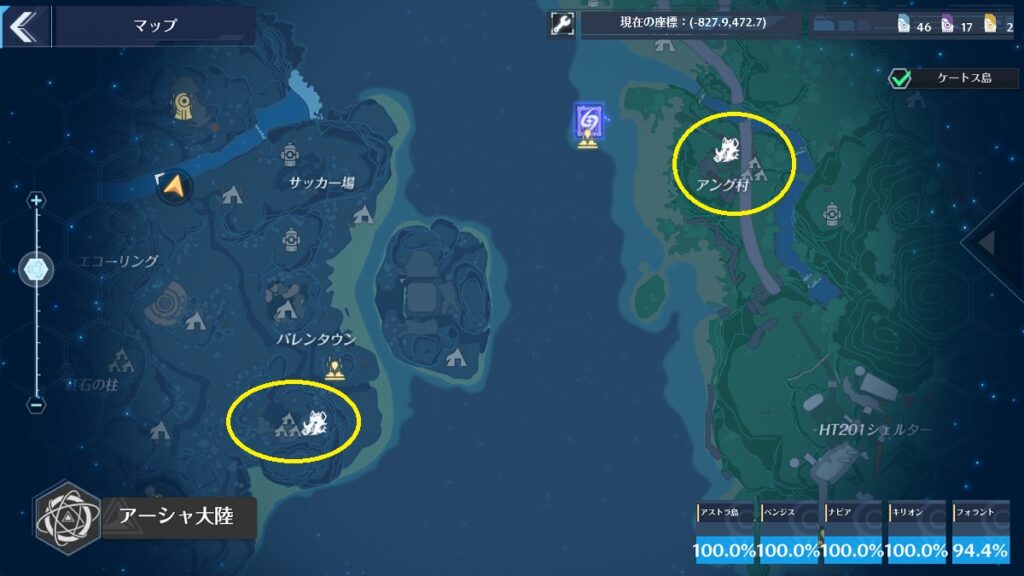Open the wrench map tools button
This screenshot has height=576, width=1024.
coord(562,24)
